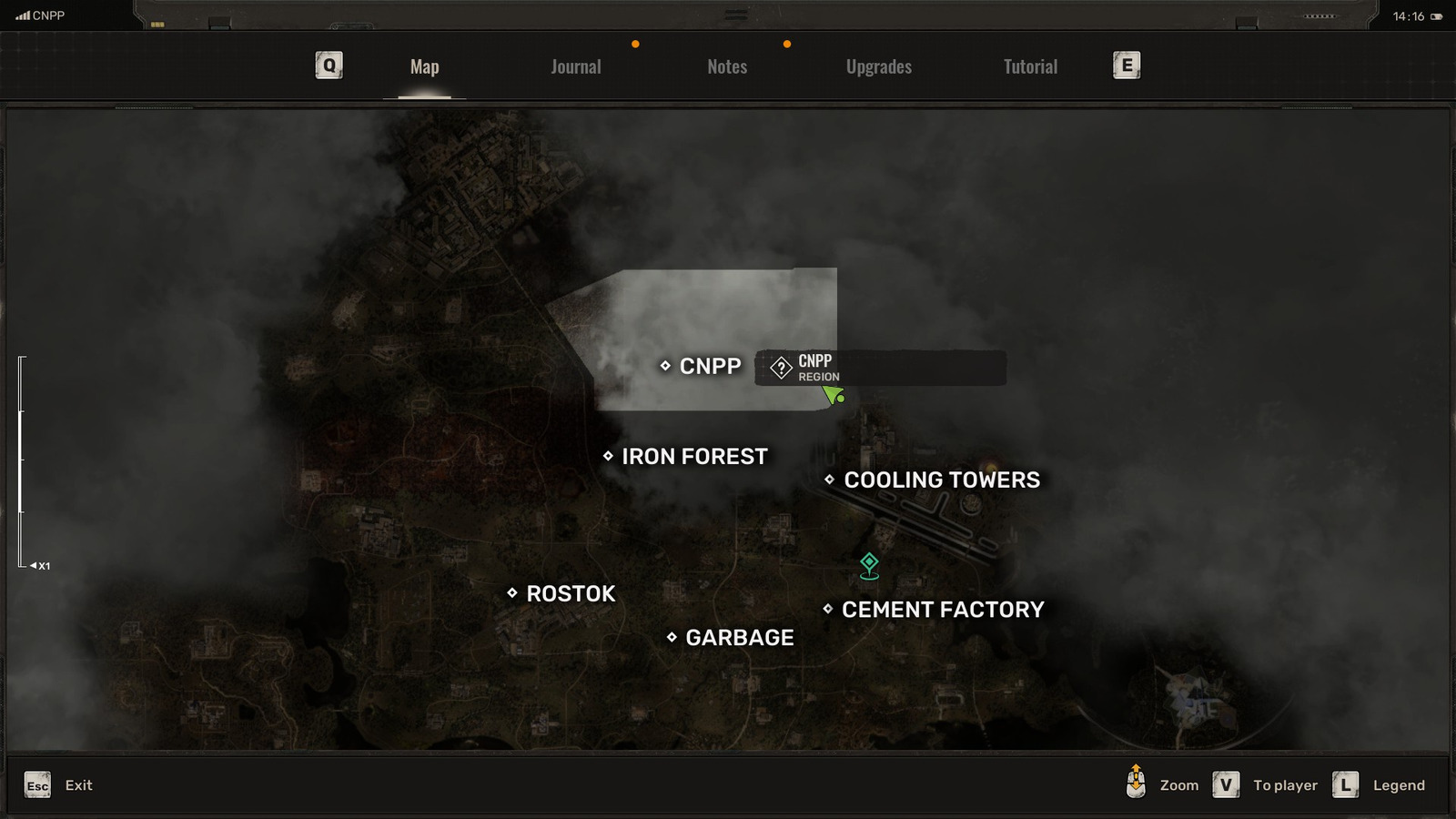Select the Rostok location marker
The width and height of the screenshot is (1456, 819).
tap(512, 593)
